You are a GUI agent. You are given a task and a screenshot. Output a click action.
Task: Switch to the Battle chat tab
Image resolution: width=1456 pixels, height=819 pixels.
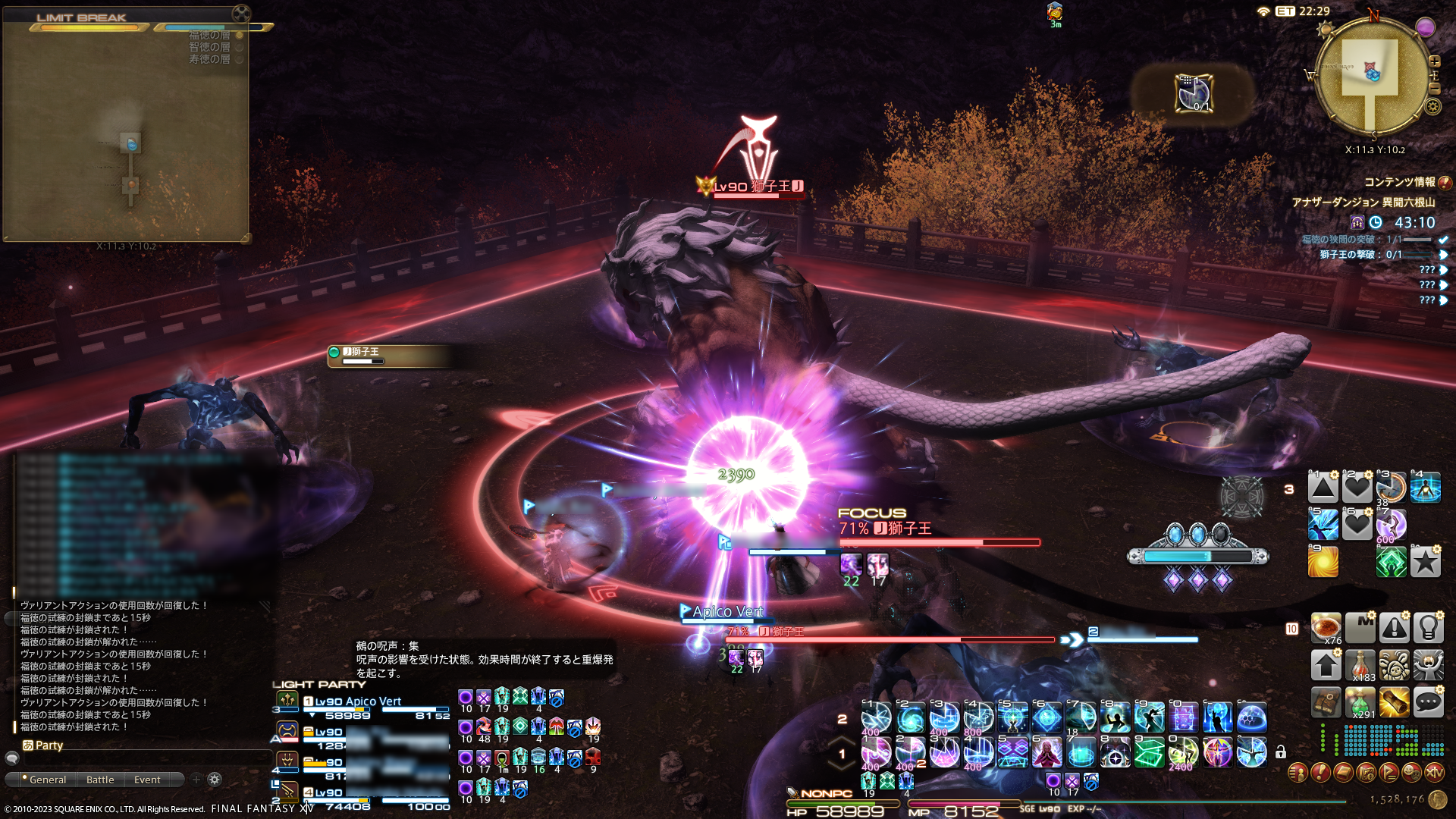[100, 780]
